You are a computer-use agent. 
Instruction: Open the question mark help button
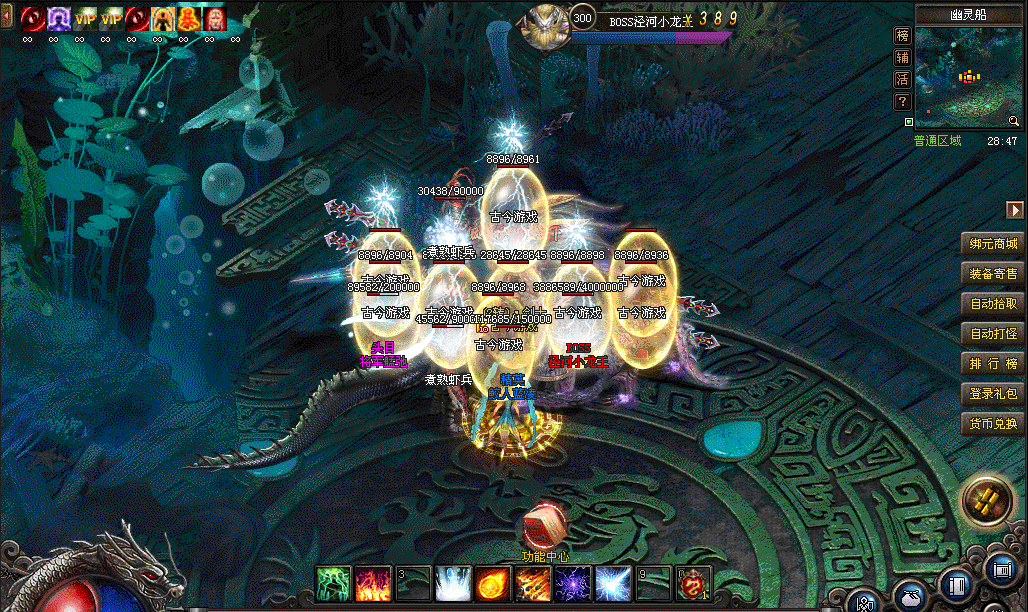(902, 102)
